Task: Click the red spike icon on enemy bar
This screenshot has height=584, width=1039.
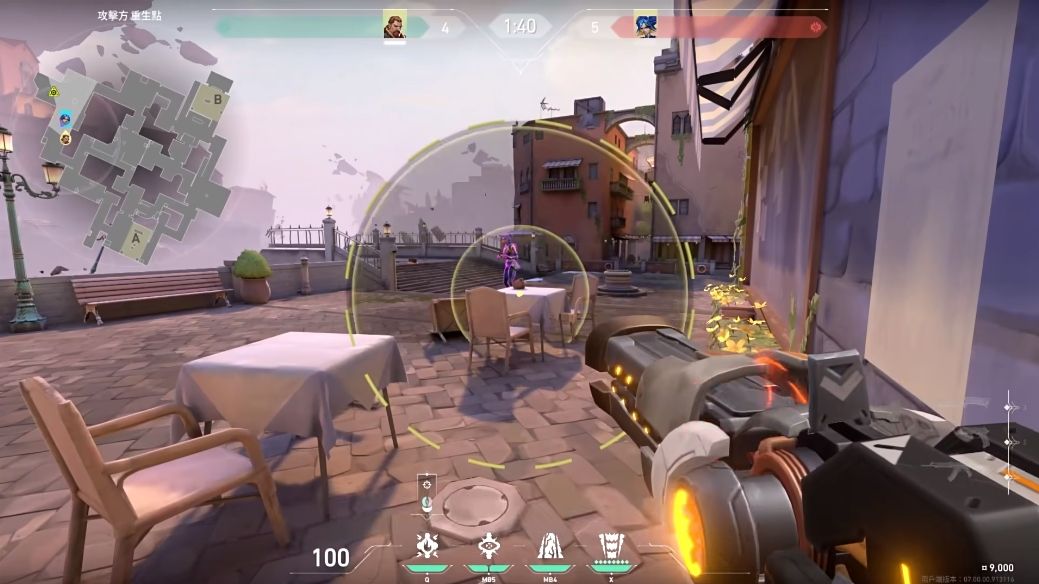Action: click(817, 27)
